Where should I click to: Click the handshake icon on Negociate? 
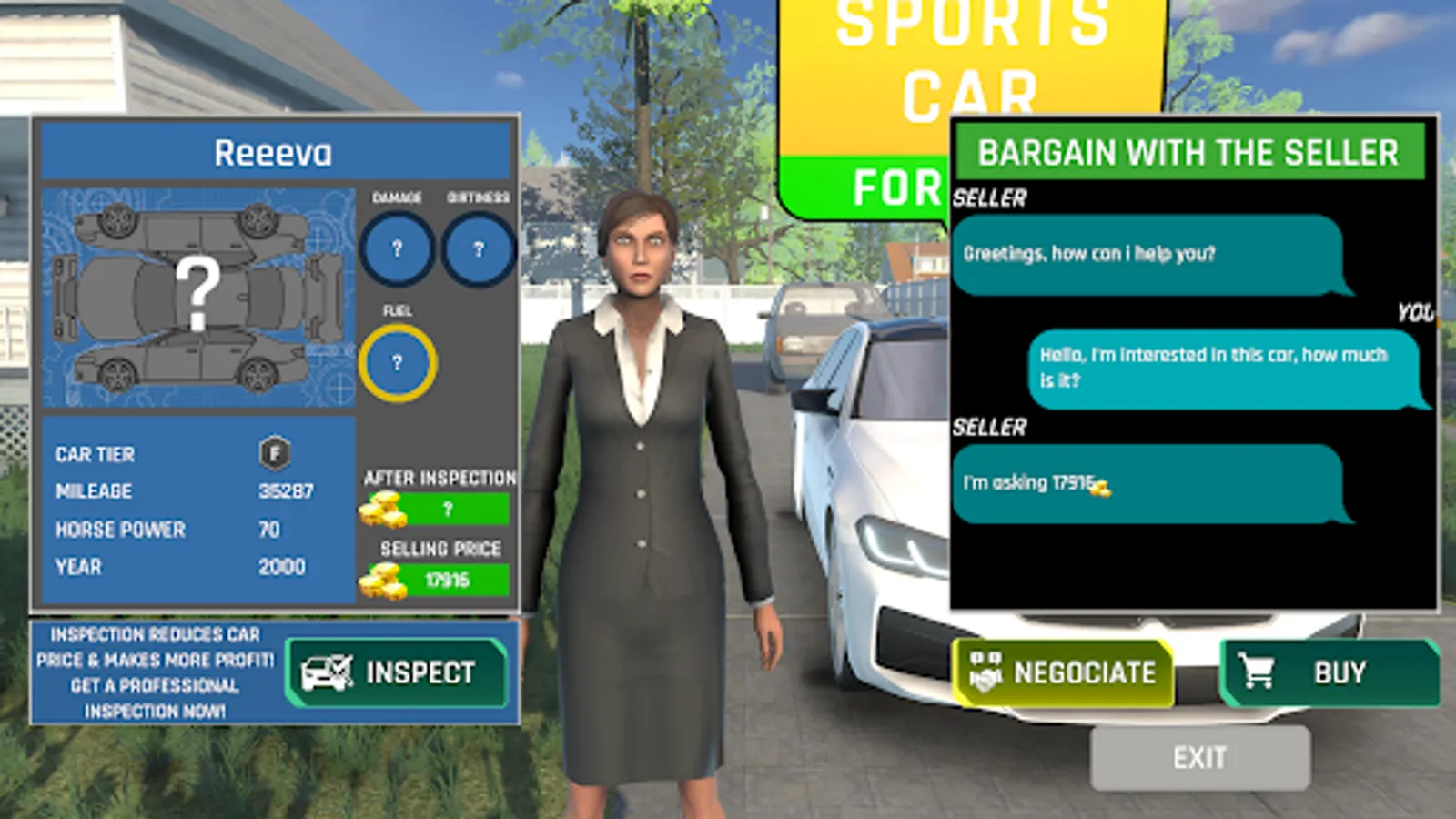point(985,672)
